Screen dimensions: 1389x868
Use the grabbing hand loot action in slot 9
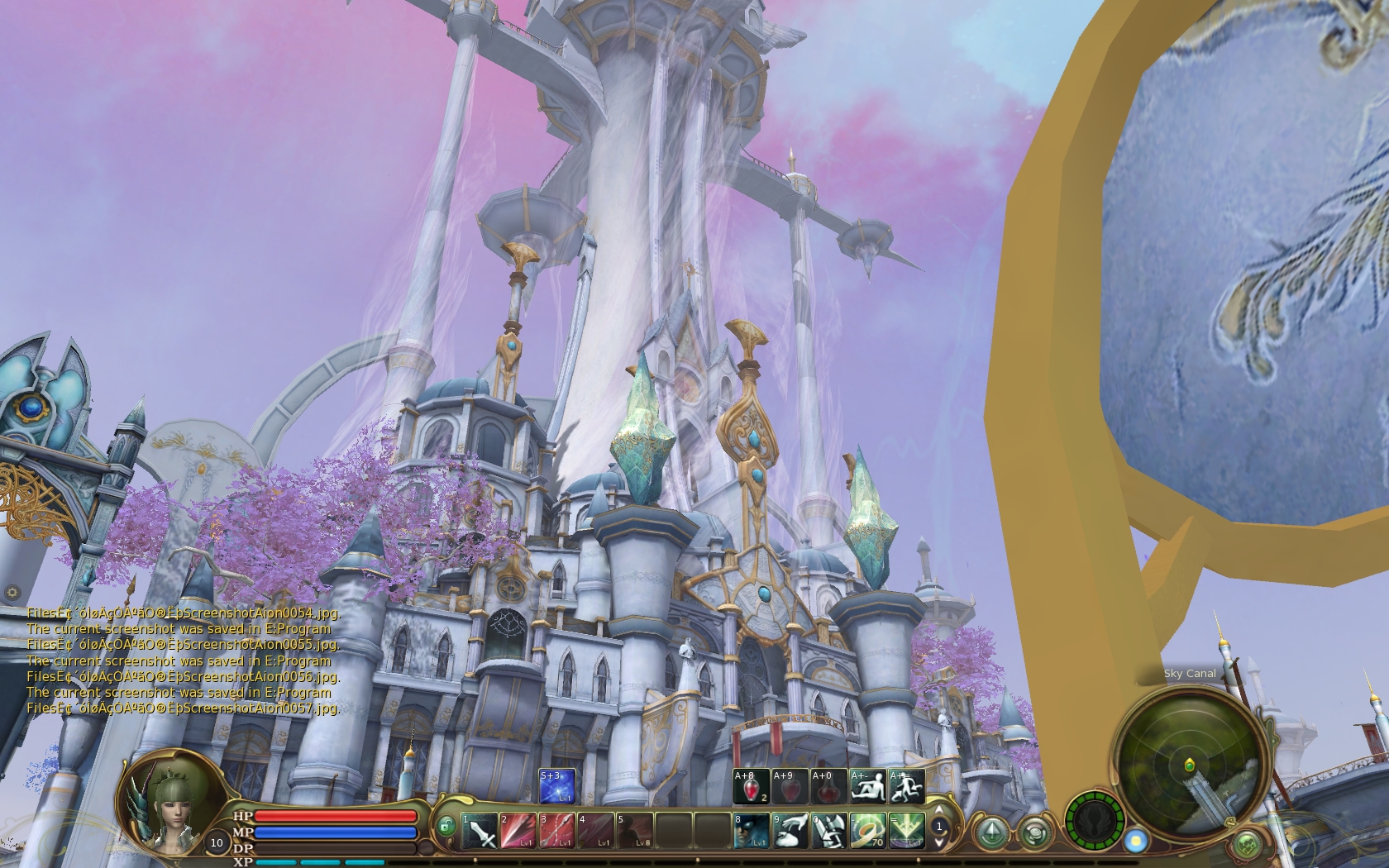[x=790, y=831]
